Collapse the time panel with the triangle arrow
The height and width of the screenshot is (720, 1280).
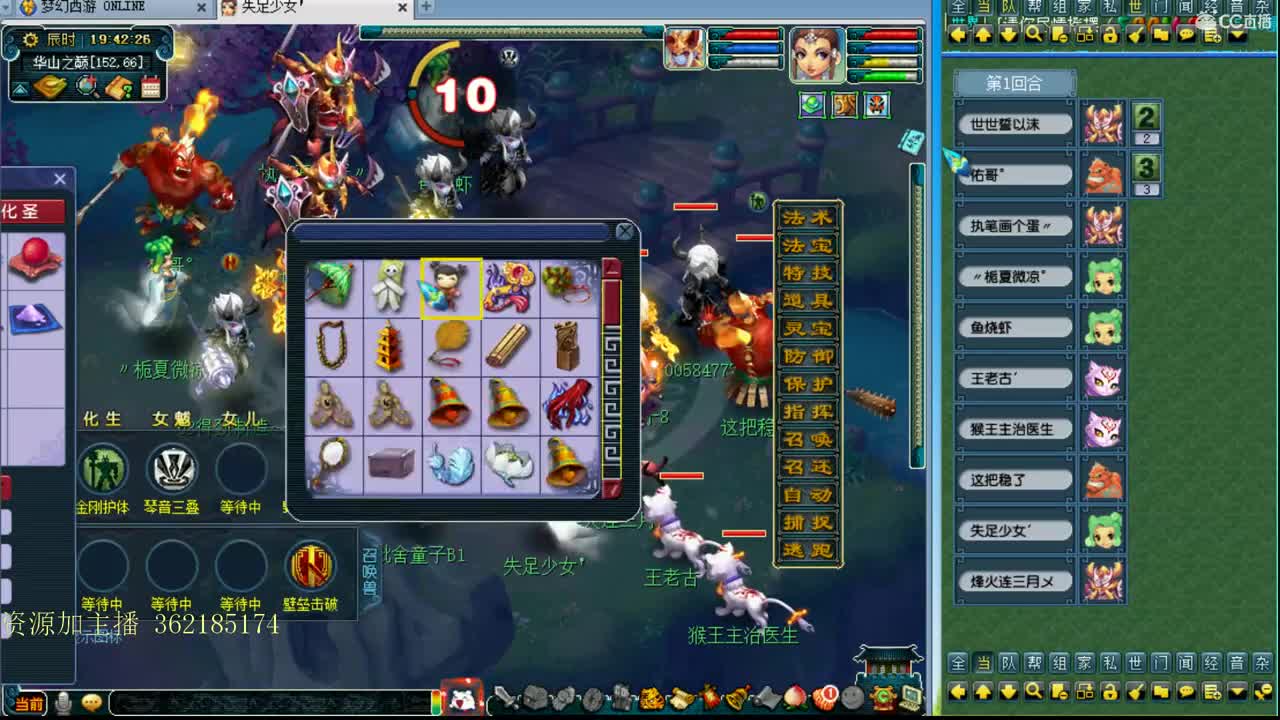[20, 89]
